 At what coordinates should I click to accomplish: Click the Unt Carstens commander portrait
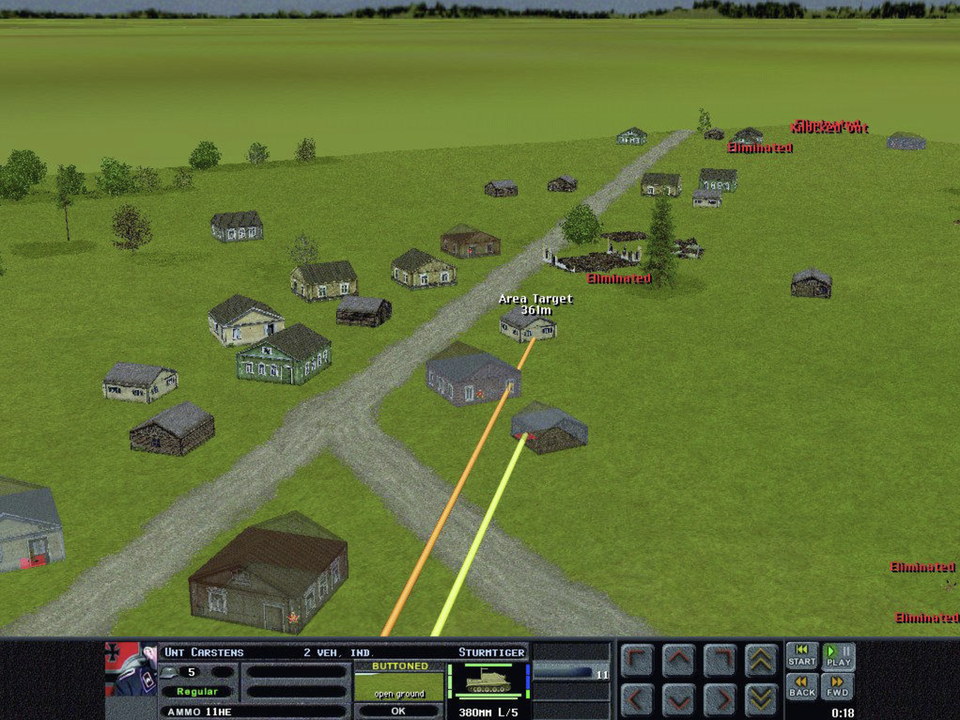pos(131,668)
